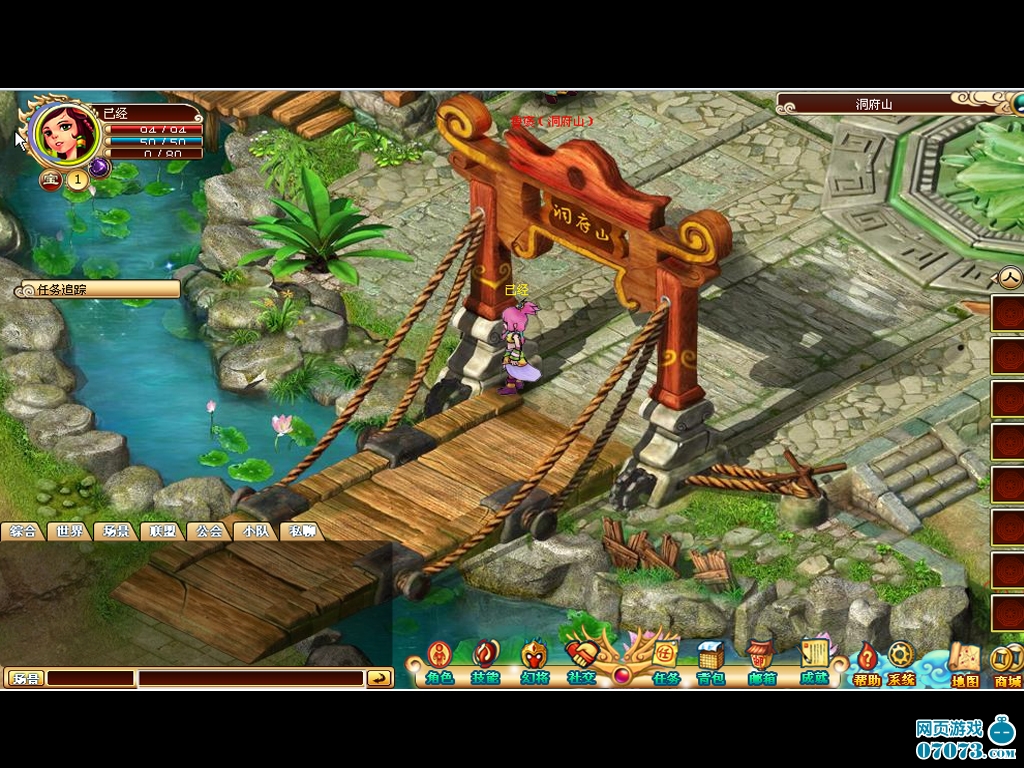Open the 成就 achievements scroll
Viewport: 1024px width, 768px height.
[x=815, y=660]
